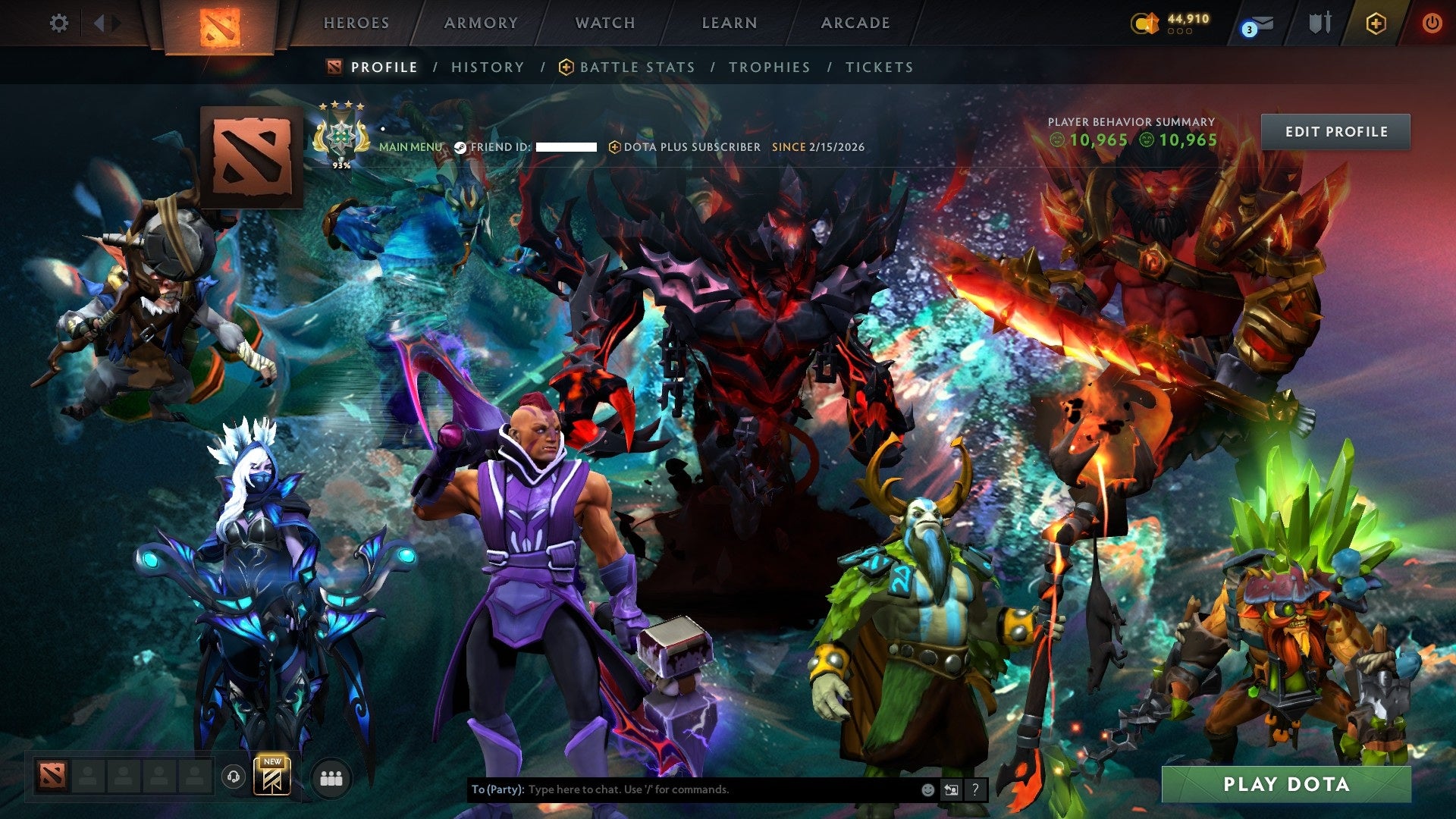Click the EDIT PROFILE button
This screenshot has width=1456, height=819.
tap(1335, 131)
